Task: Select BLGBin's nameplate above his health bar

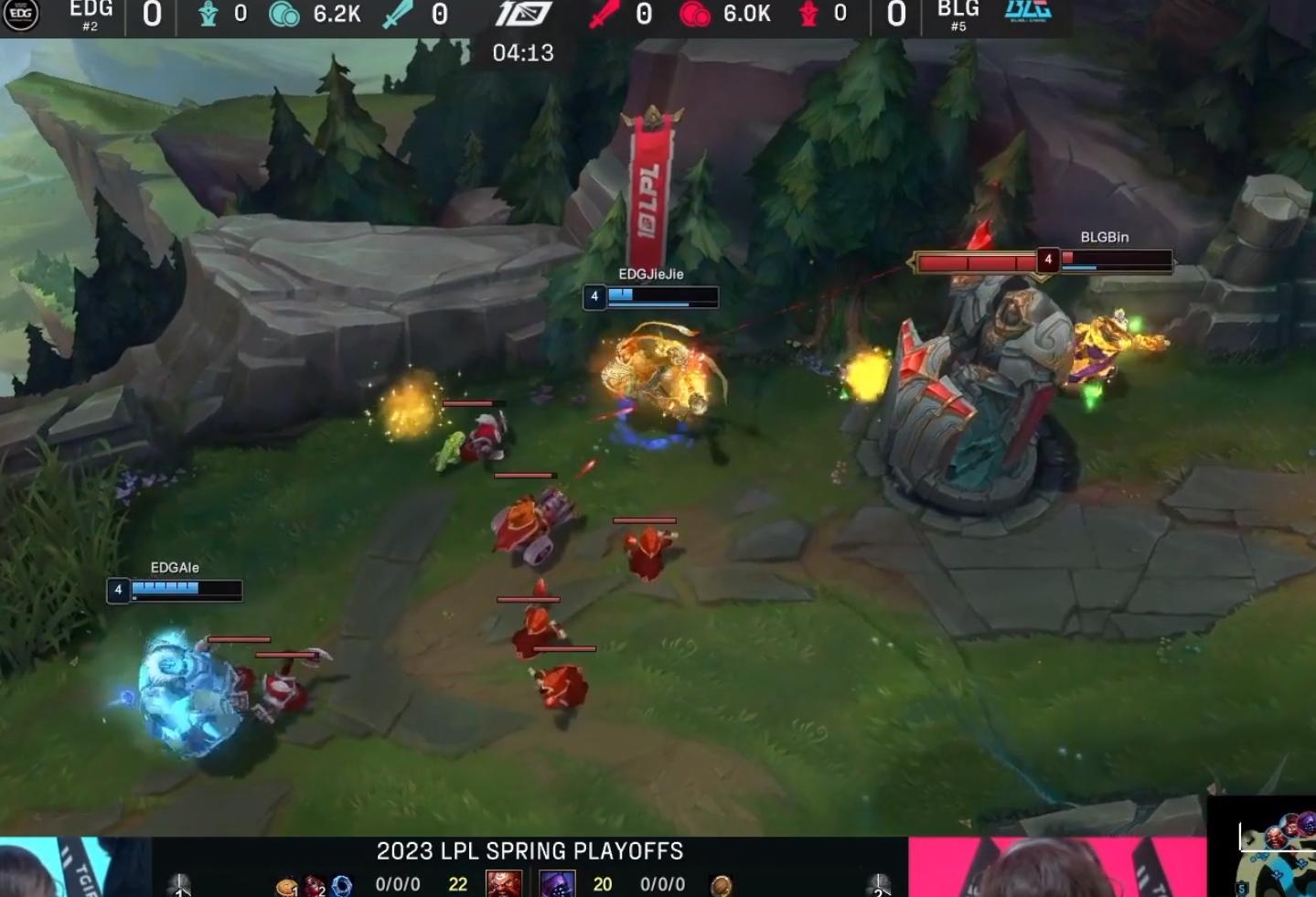Action: coord(1102,237)
